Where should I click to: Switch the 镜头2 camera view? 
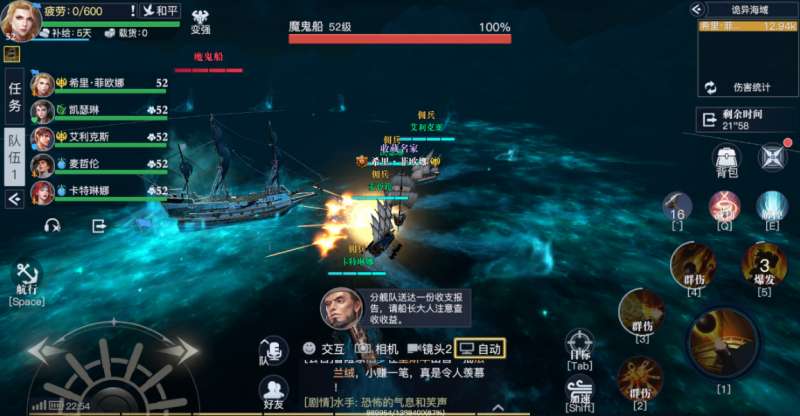point(429,349)
